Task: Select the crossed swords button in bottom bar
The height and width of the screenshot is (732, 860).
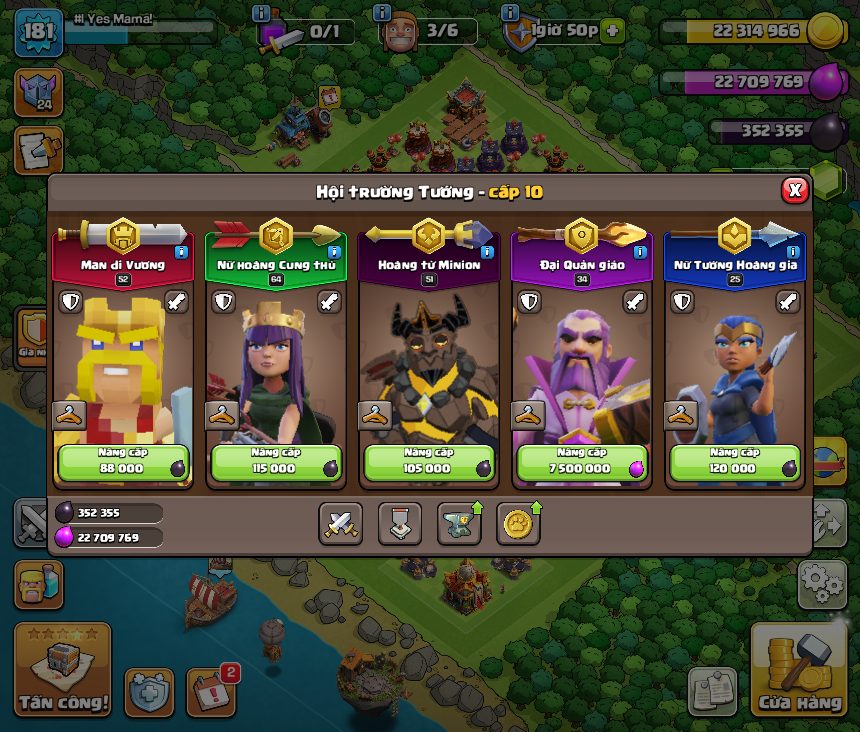Action: click(x=340, y=523)
